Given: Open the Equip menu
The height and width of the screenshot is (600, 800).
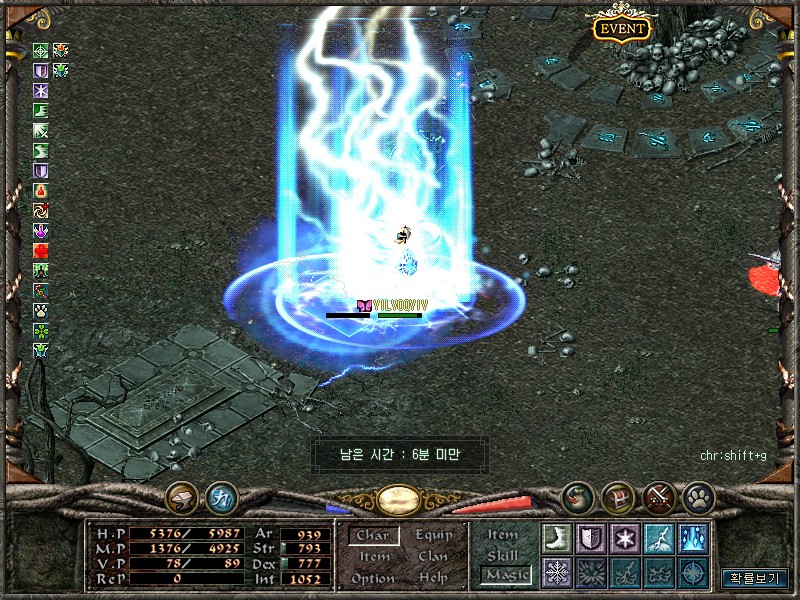Looking at the screenshot, I should click(x=433, y=536).
